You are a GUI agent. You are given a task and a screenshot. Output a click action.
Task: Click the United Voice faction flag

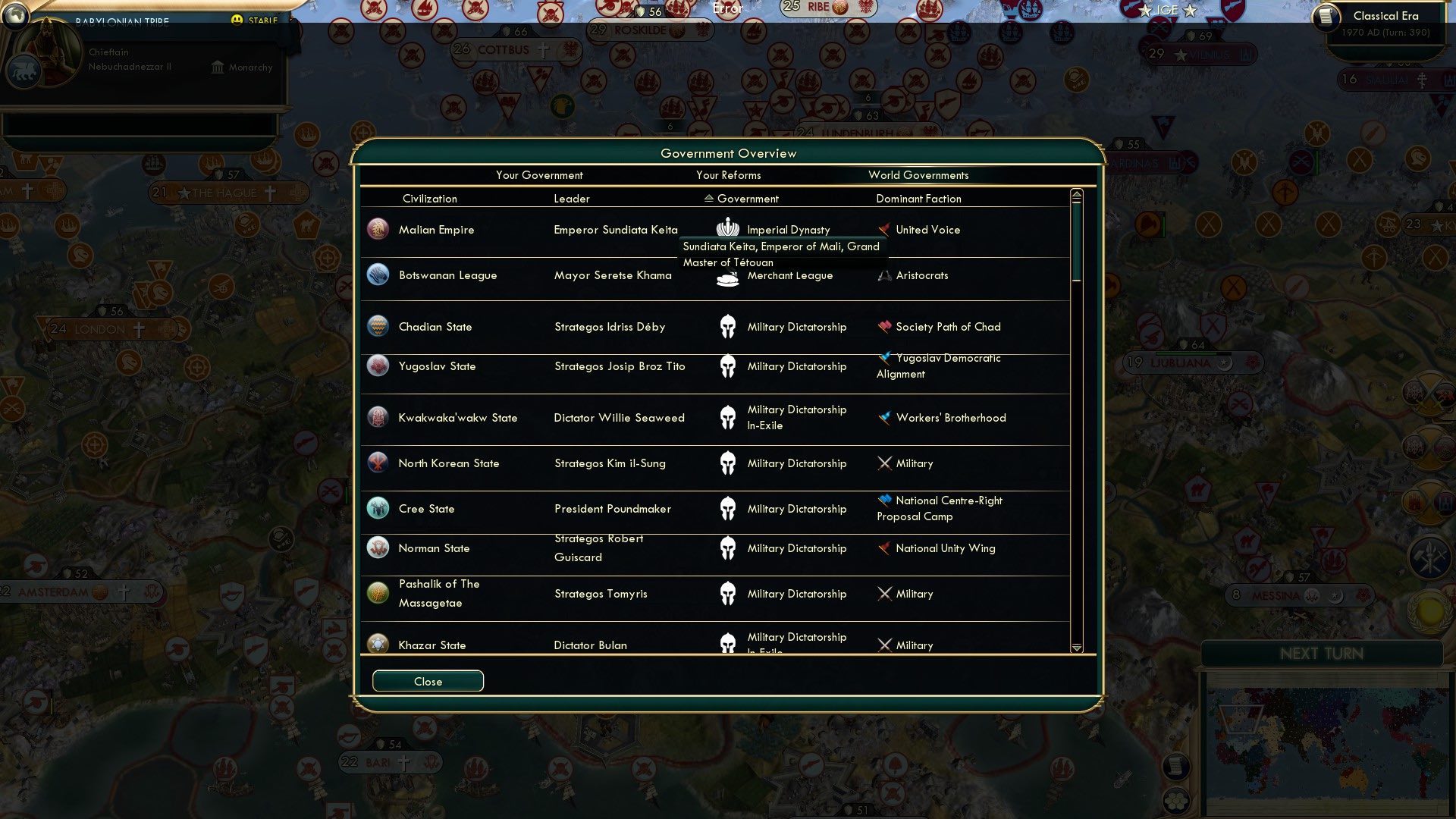[884, 229]
